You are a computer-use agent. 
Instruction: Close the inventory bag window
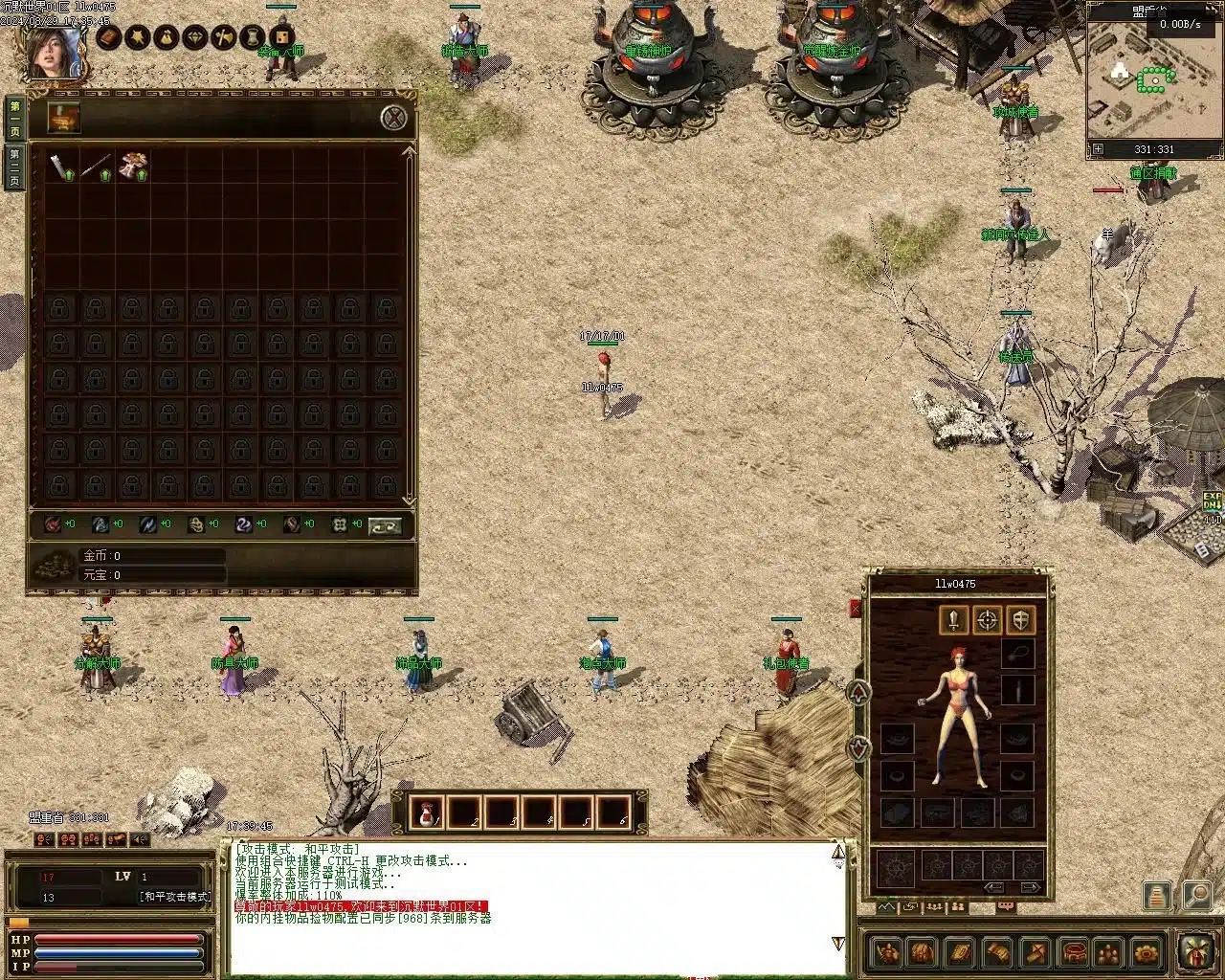(393, 119)
